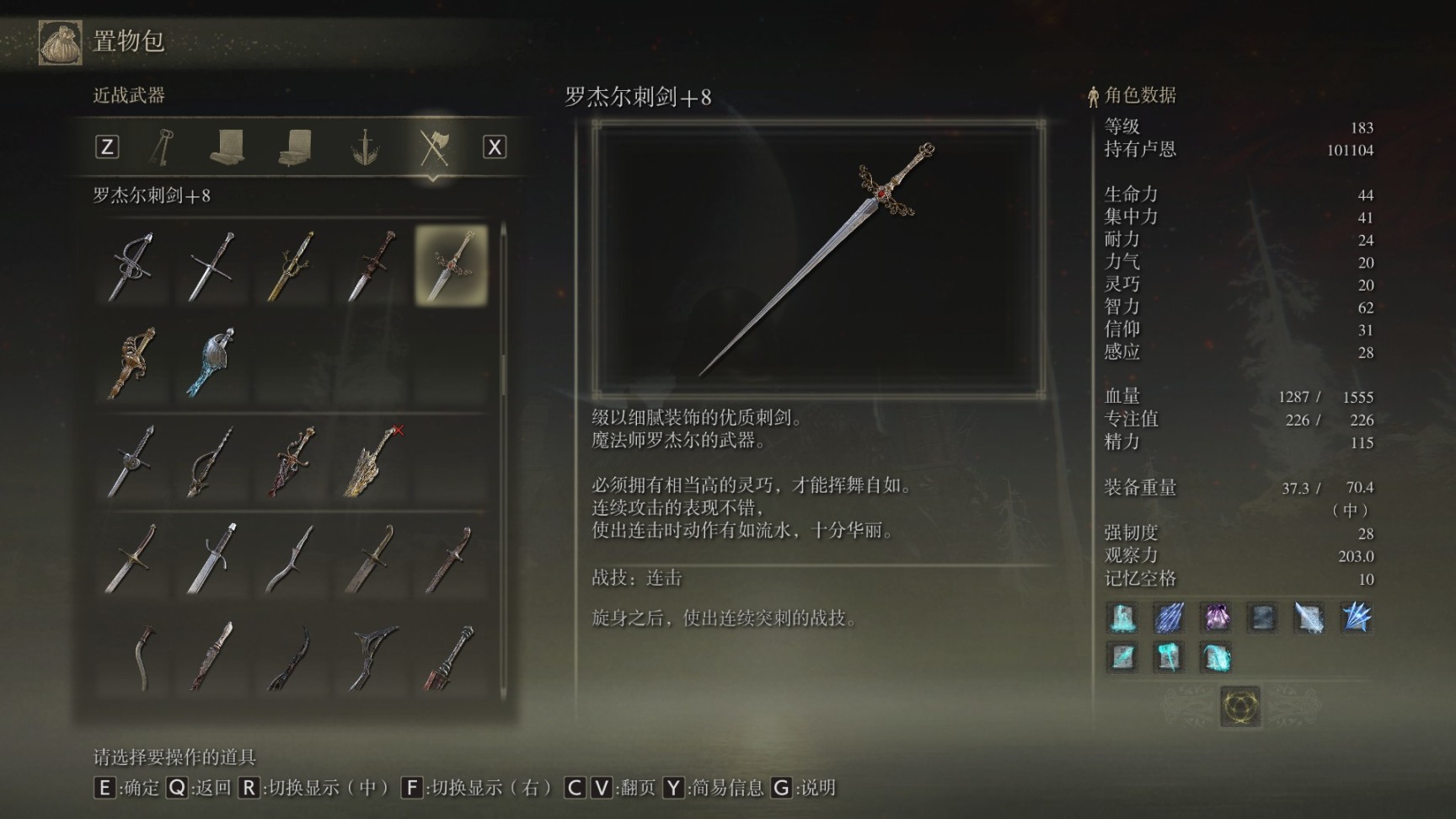Choose the hooked sickle-shaped blade
The width and height of the screenshot is (1456, 819).
click(x=145, y=656)
